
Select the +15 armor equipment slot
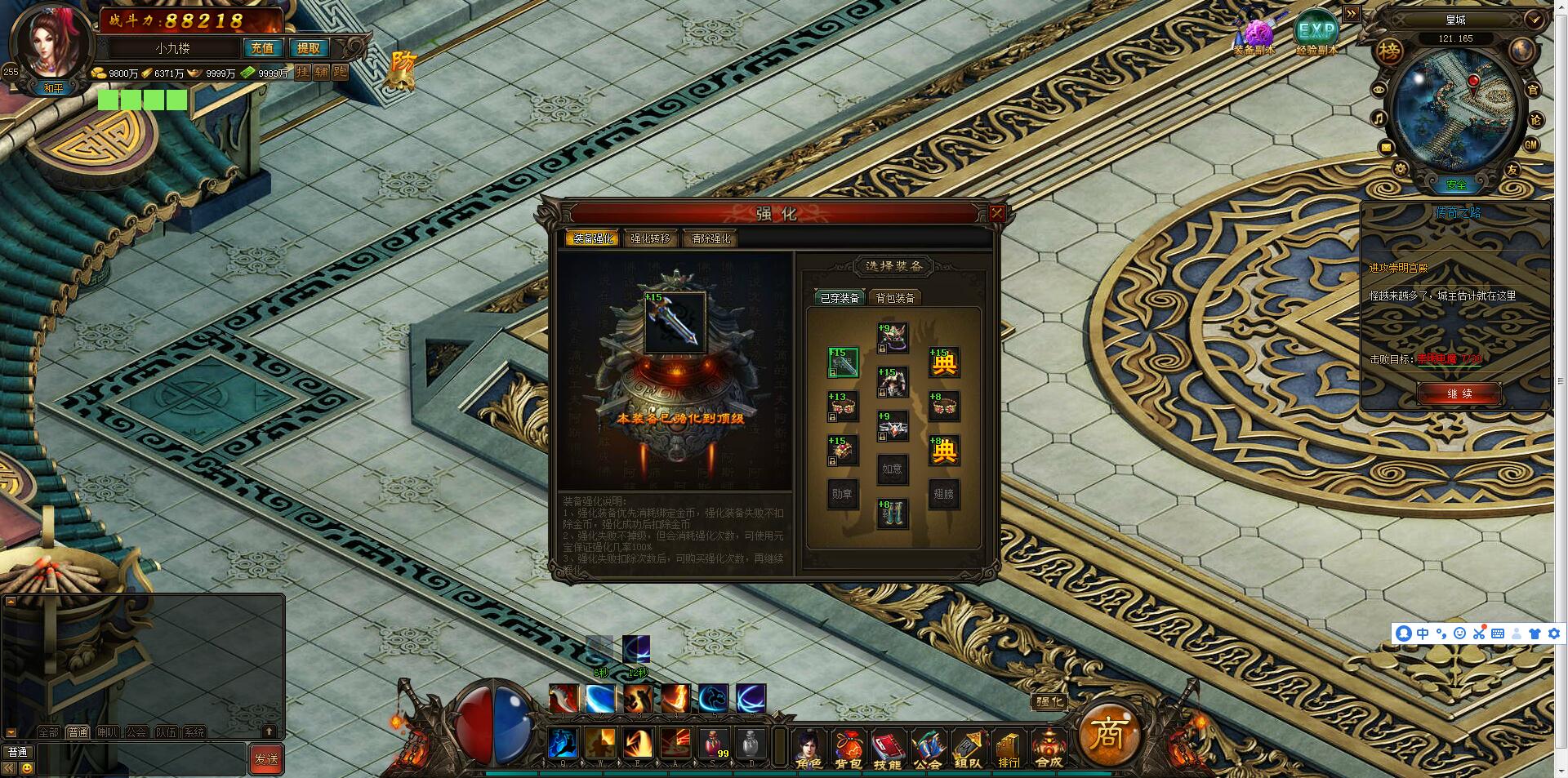[x=892, y=381]
